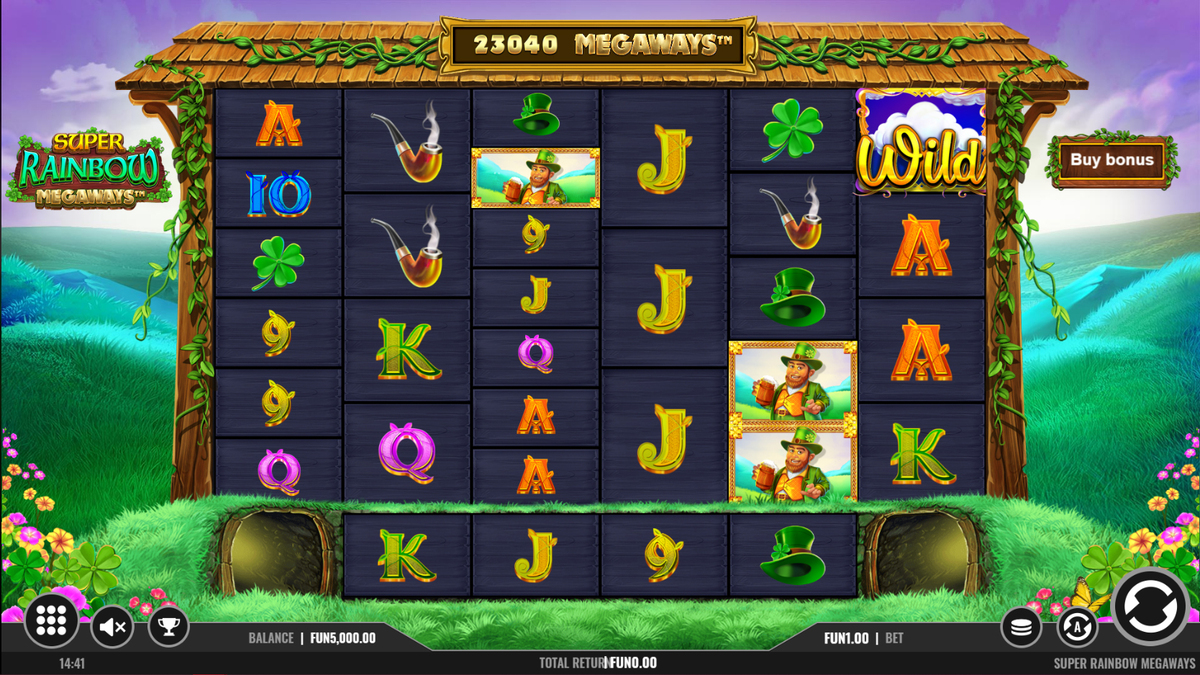This screenshot has width=1200, height=675.
Task: Open autoplay settings with the A arrows icon
Action: point(1077,627)
